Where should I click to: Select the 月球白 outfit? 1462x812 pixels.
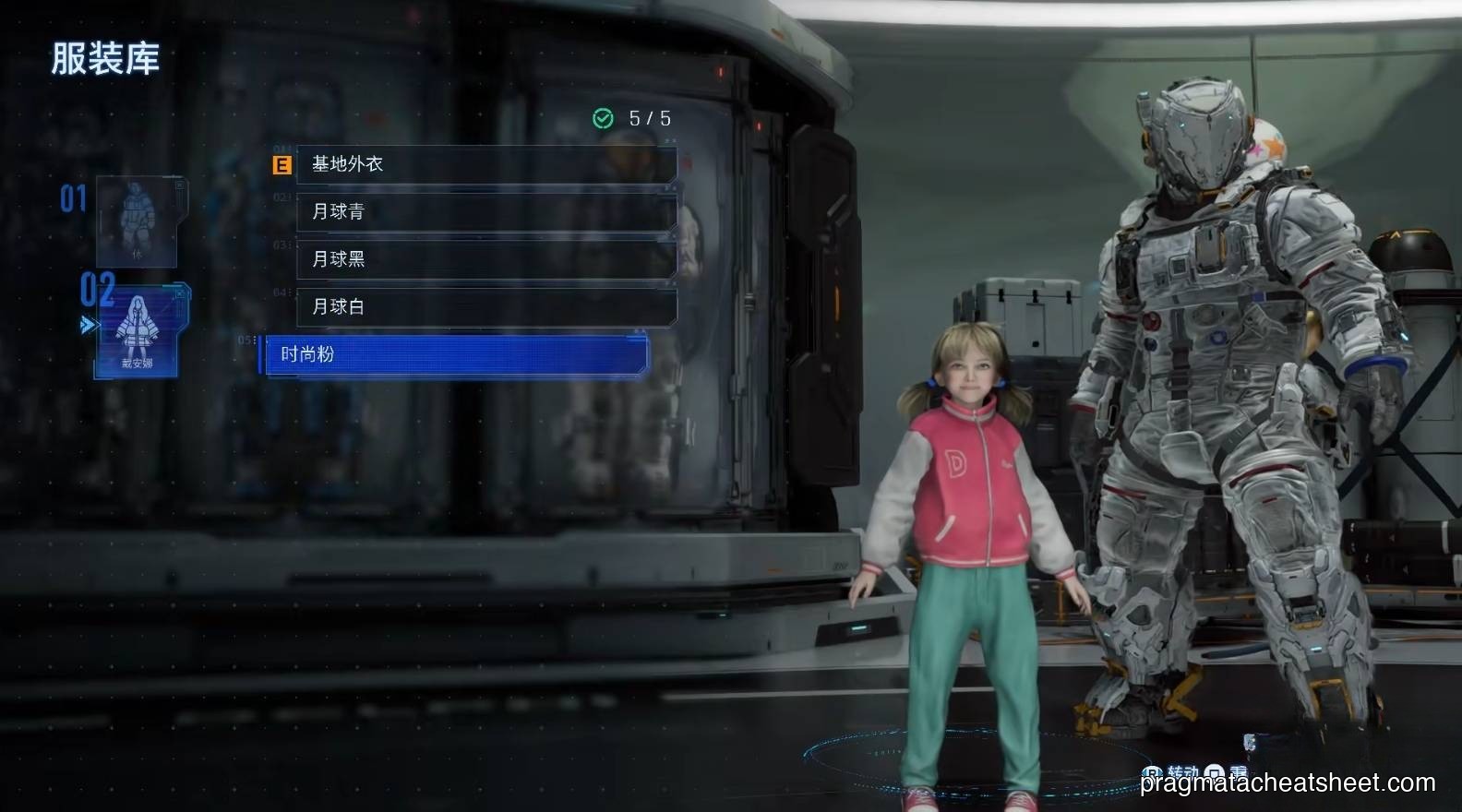click(x=486, y=306)
